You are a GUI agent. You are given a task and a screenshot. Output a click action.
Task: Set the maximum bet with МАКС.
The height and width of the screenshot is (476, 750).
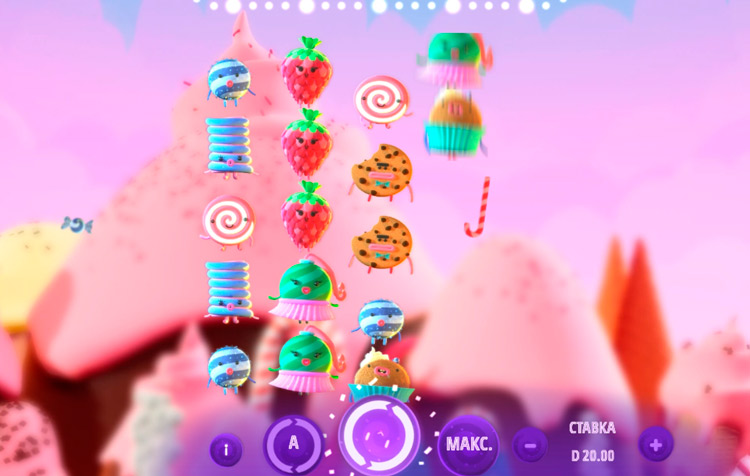(468, 445)
